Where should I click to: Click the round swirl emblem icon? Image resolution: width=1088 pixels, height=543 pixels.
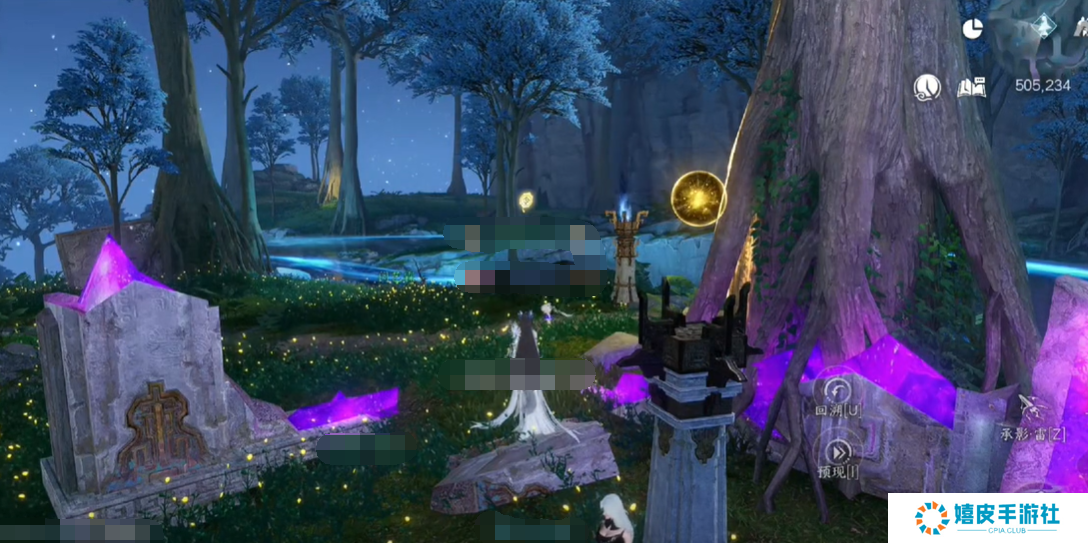pos(927,87)
